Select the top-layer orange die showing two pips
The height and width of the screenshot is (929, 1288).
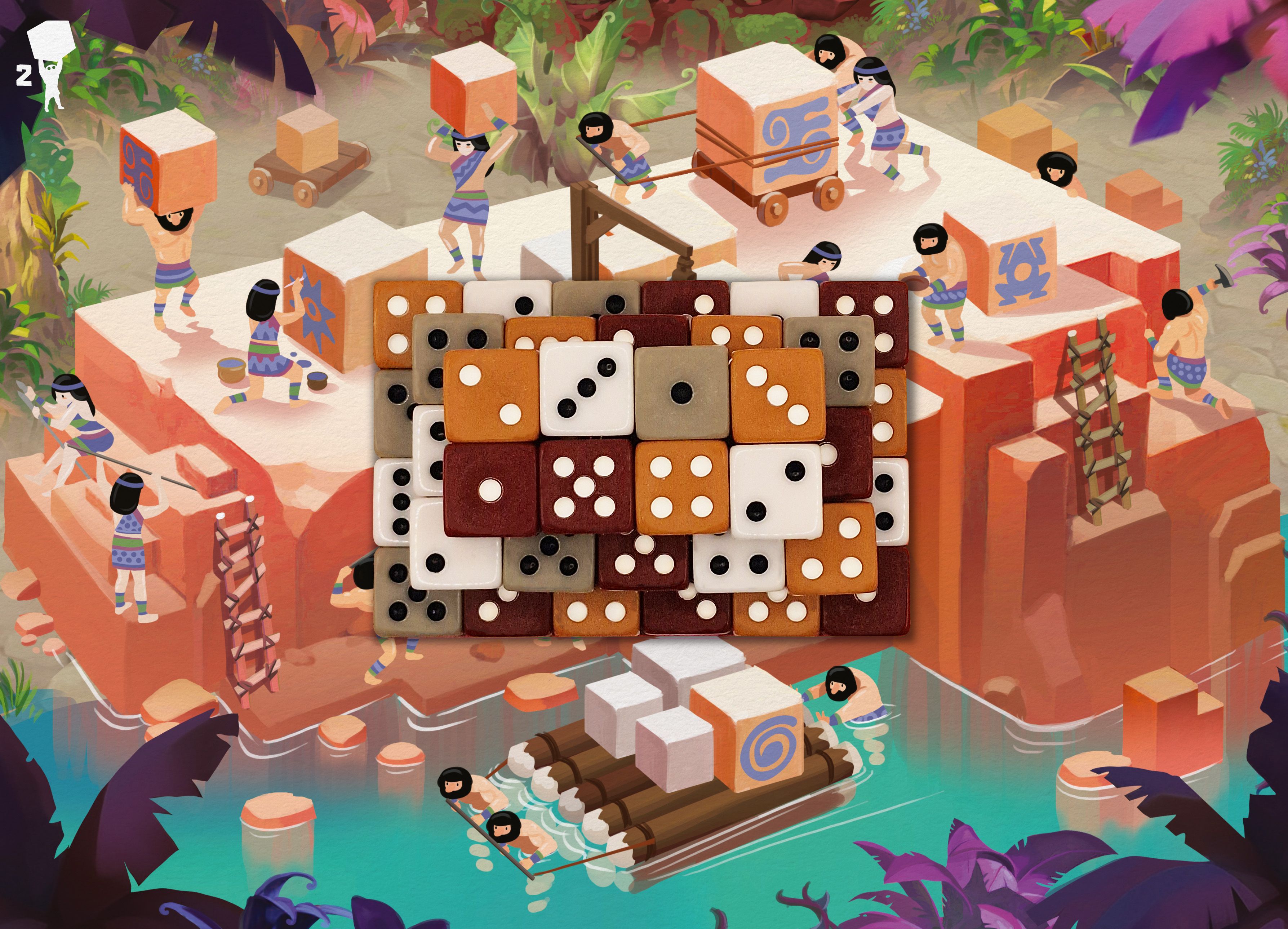491,395
